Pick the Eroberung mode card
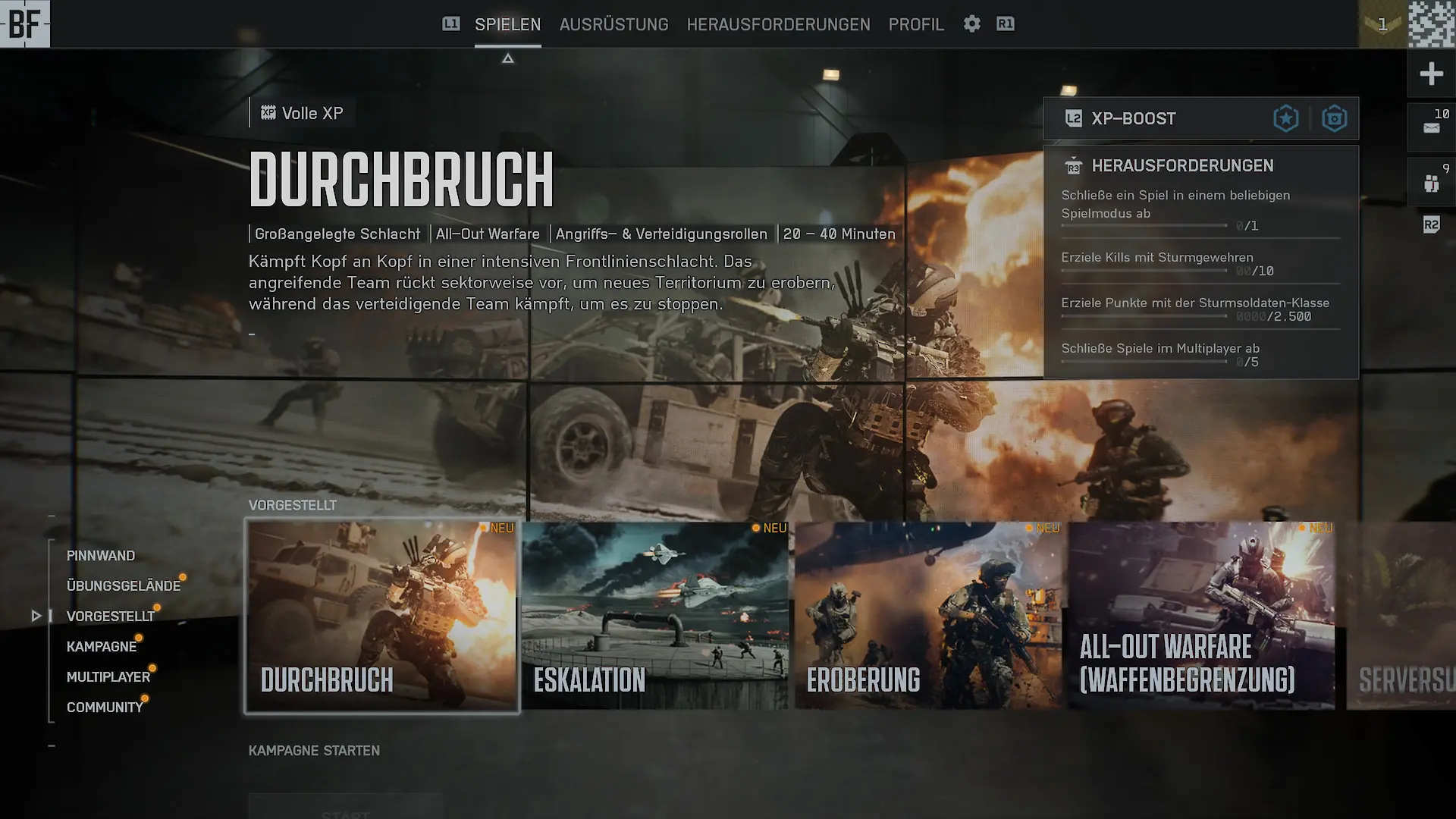The height and width of the screenshot is (819, 1456). (928, 616)
